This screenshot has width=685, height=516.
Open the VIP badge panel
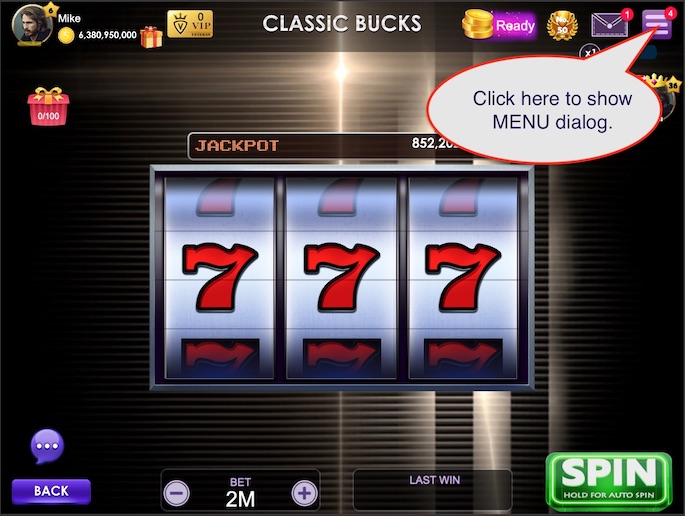pyautogui.click(x=189, y=24)
